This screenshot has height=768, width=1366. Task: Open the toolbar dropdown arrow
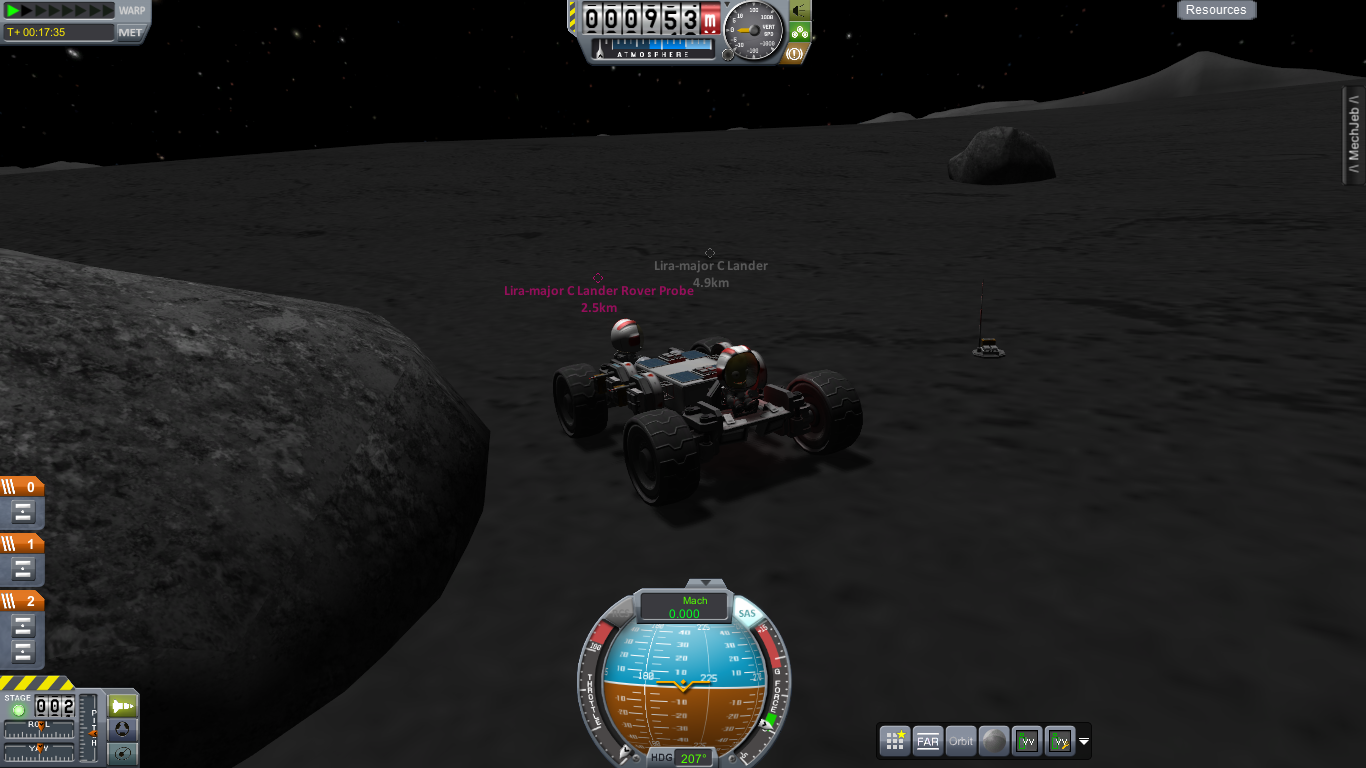point(1084,742)
